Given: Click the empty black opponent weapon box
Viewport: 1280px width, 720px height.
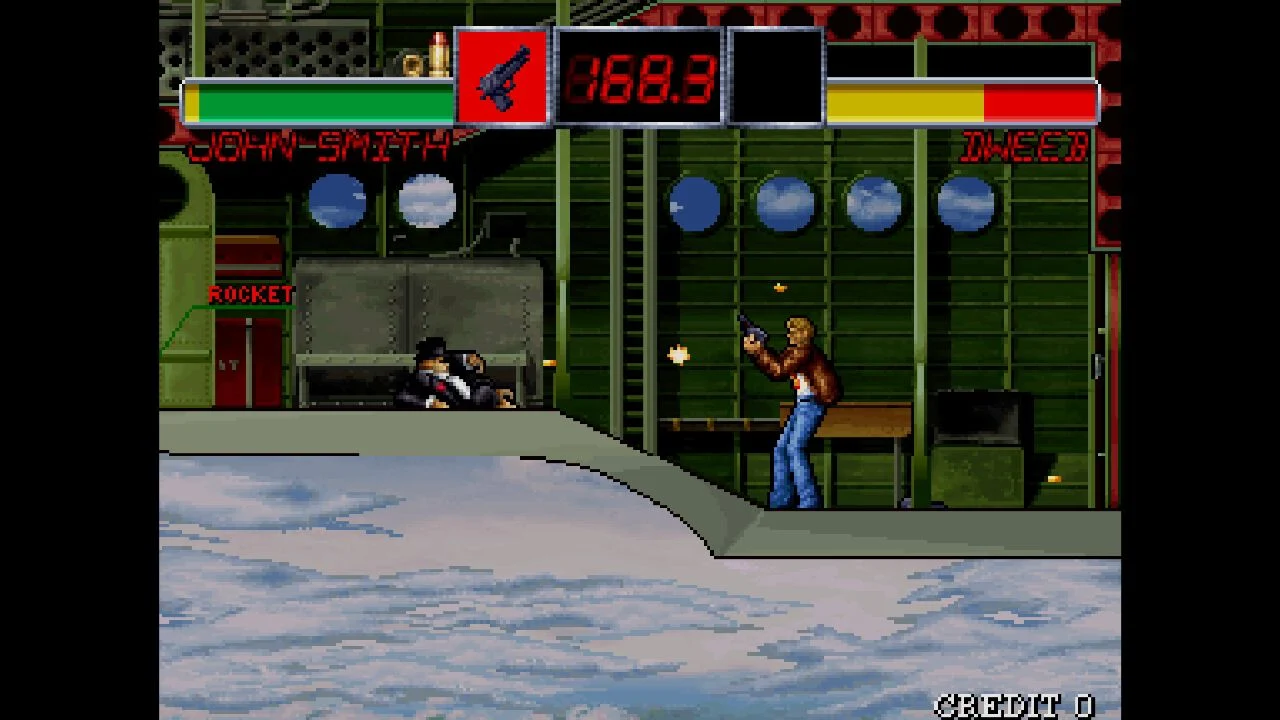Looking at the screenshot, I should [775, 72].
